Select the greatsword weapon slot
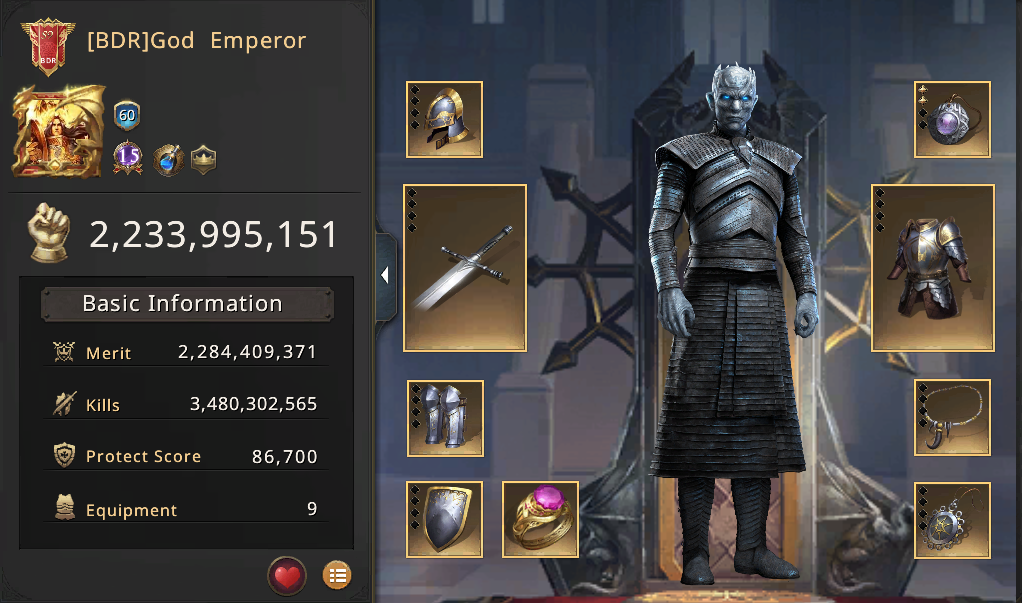The width and height of the screenshot is (1022, 603). click(465, 268)
